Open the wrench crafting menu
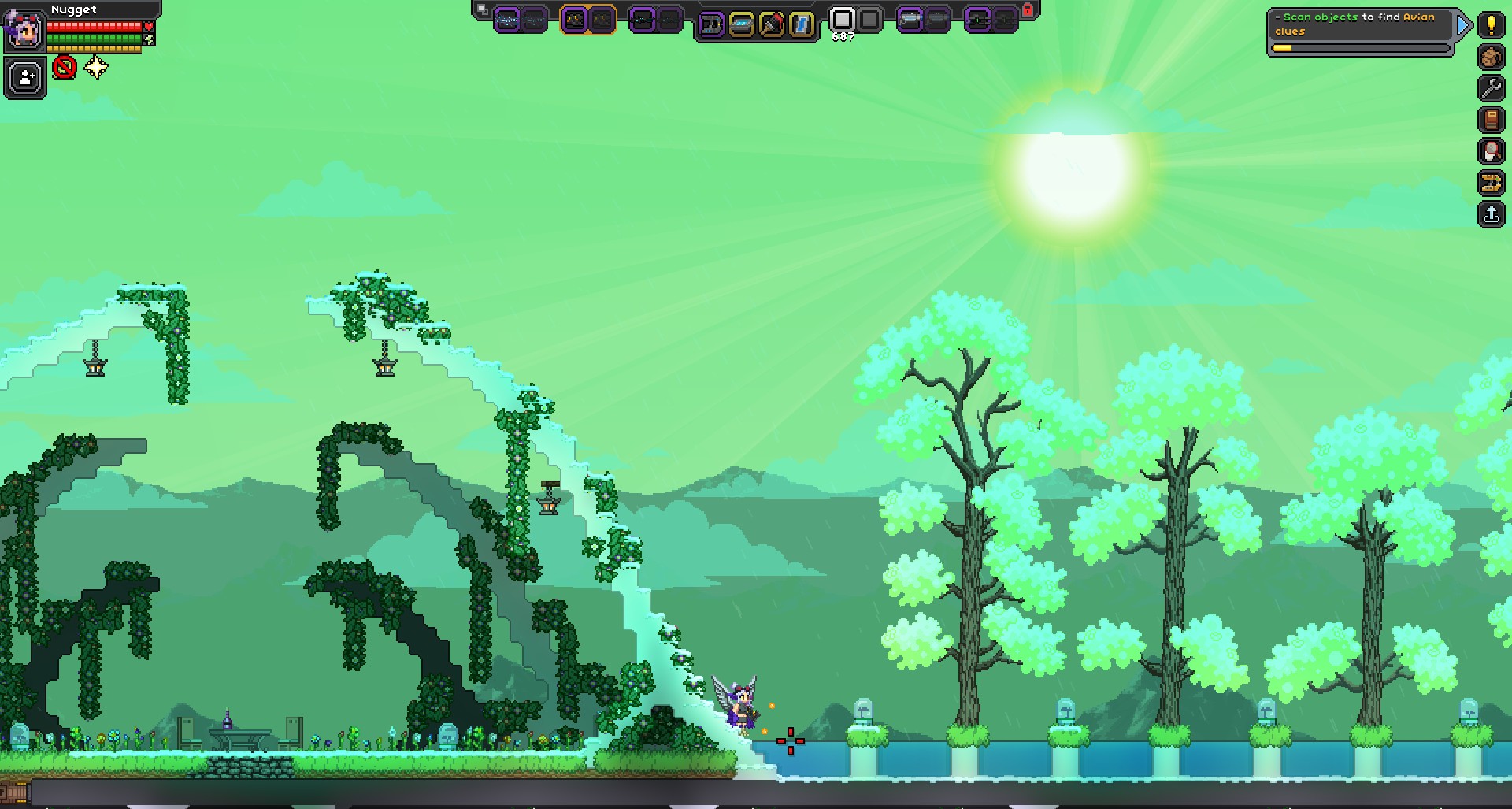This screenshot has height=809, width=1512. [1491, 88]
